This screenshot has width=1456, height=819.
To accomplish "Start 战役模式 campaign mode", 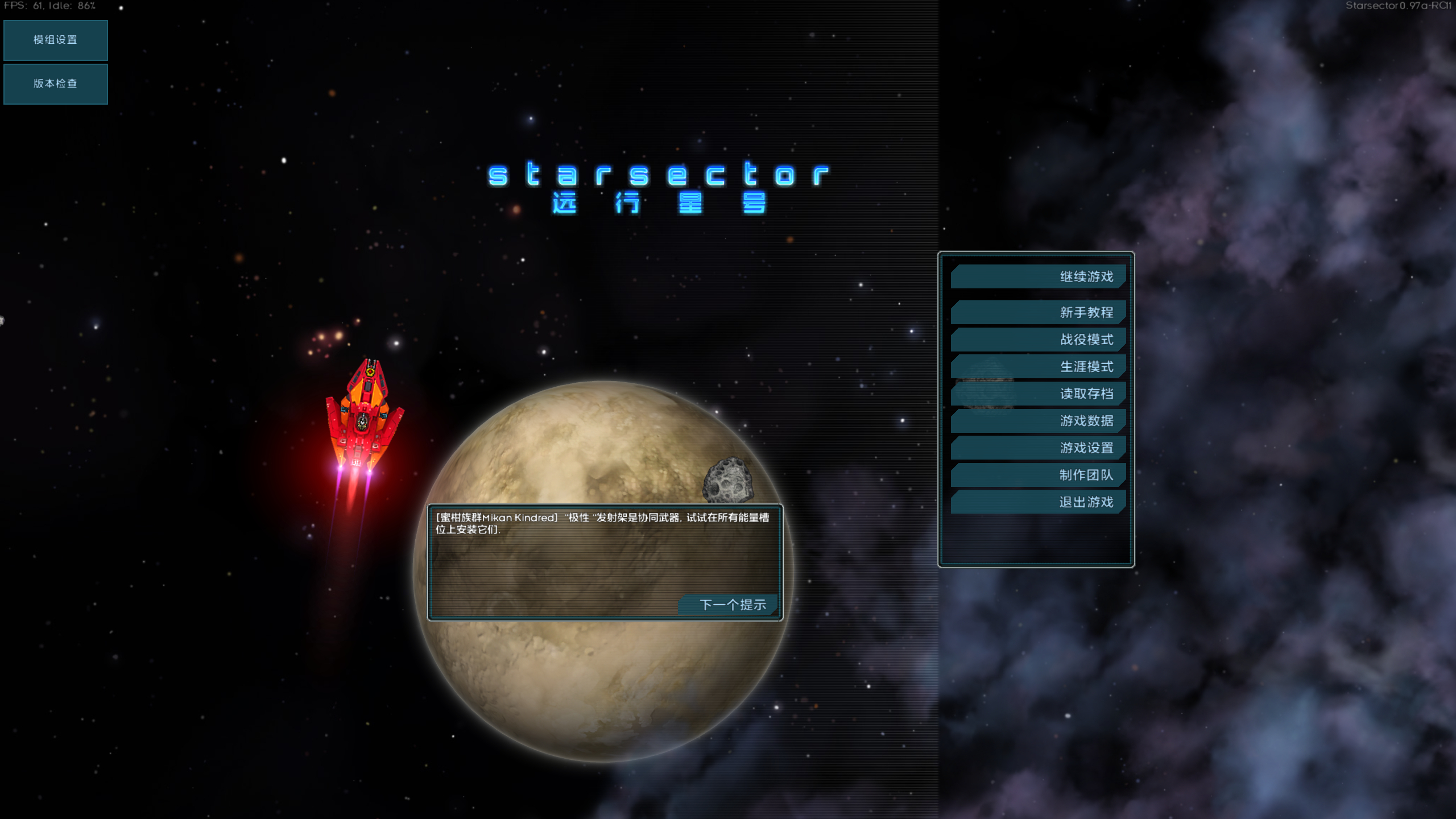I will 1038,340.
